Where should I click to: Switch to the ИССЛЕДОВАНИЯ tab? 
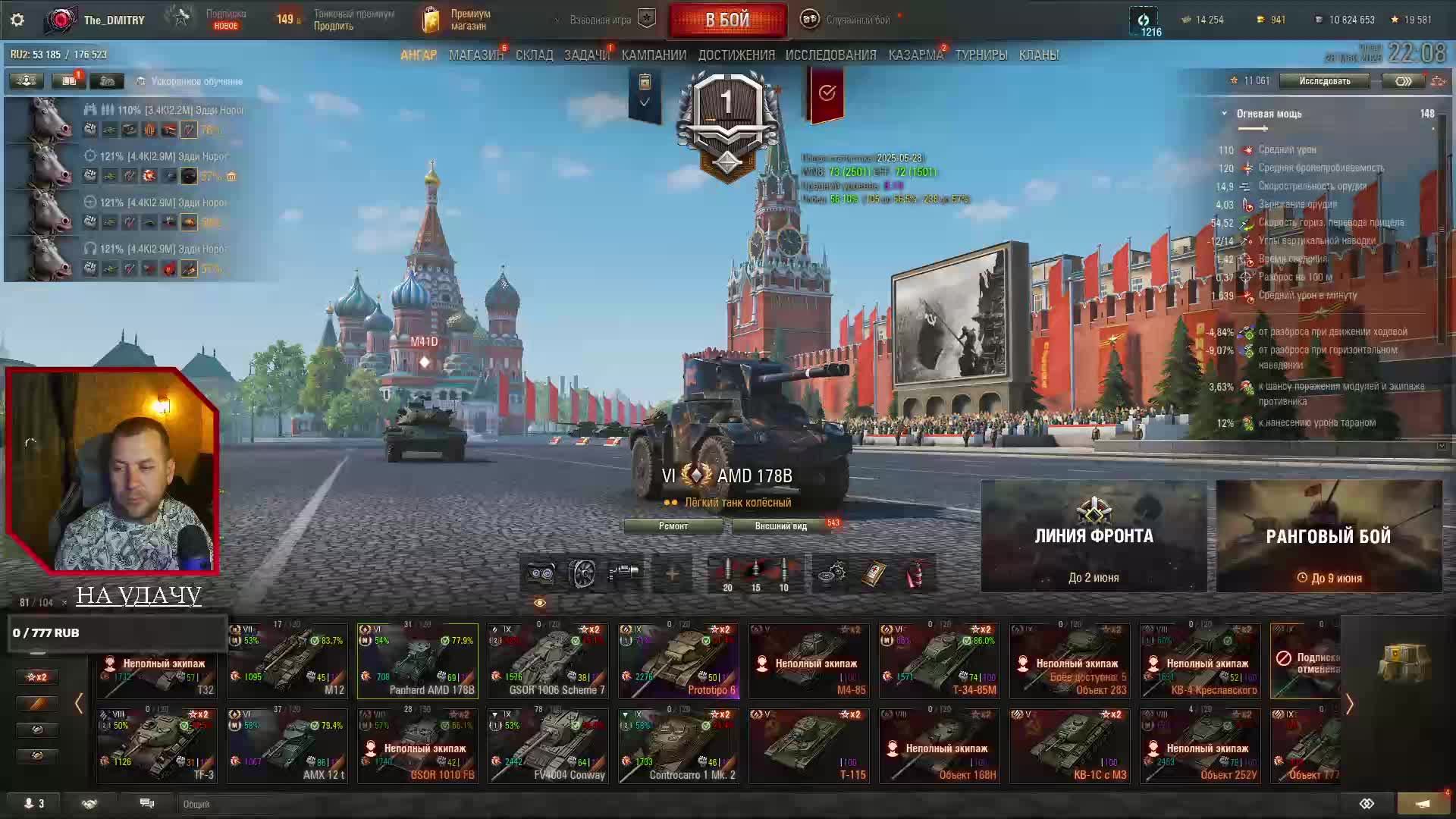(x=830, y=55)
